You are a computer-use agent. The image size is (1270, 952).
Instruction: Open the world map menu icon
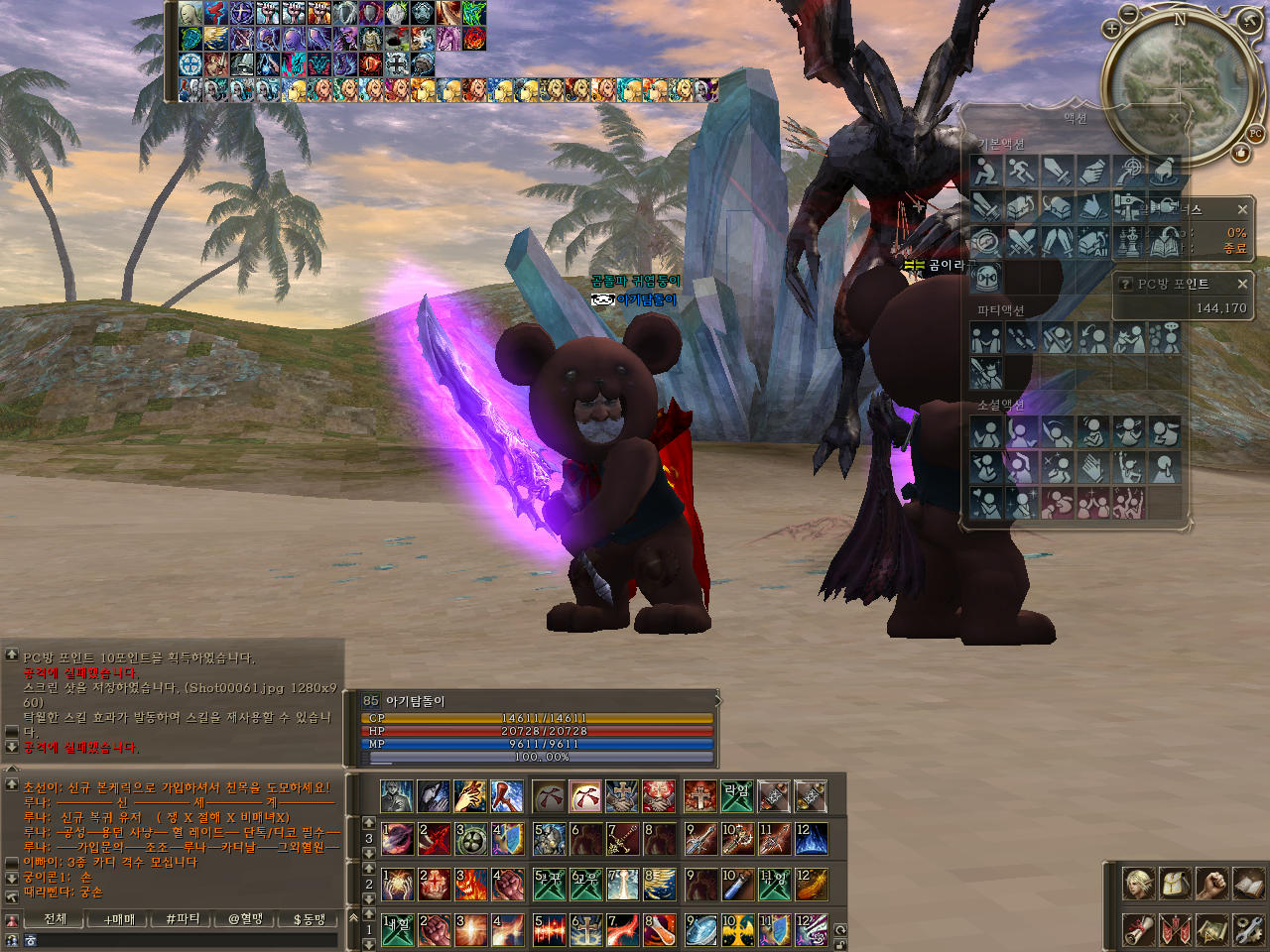click(x=1211, y=929)
